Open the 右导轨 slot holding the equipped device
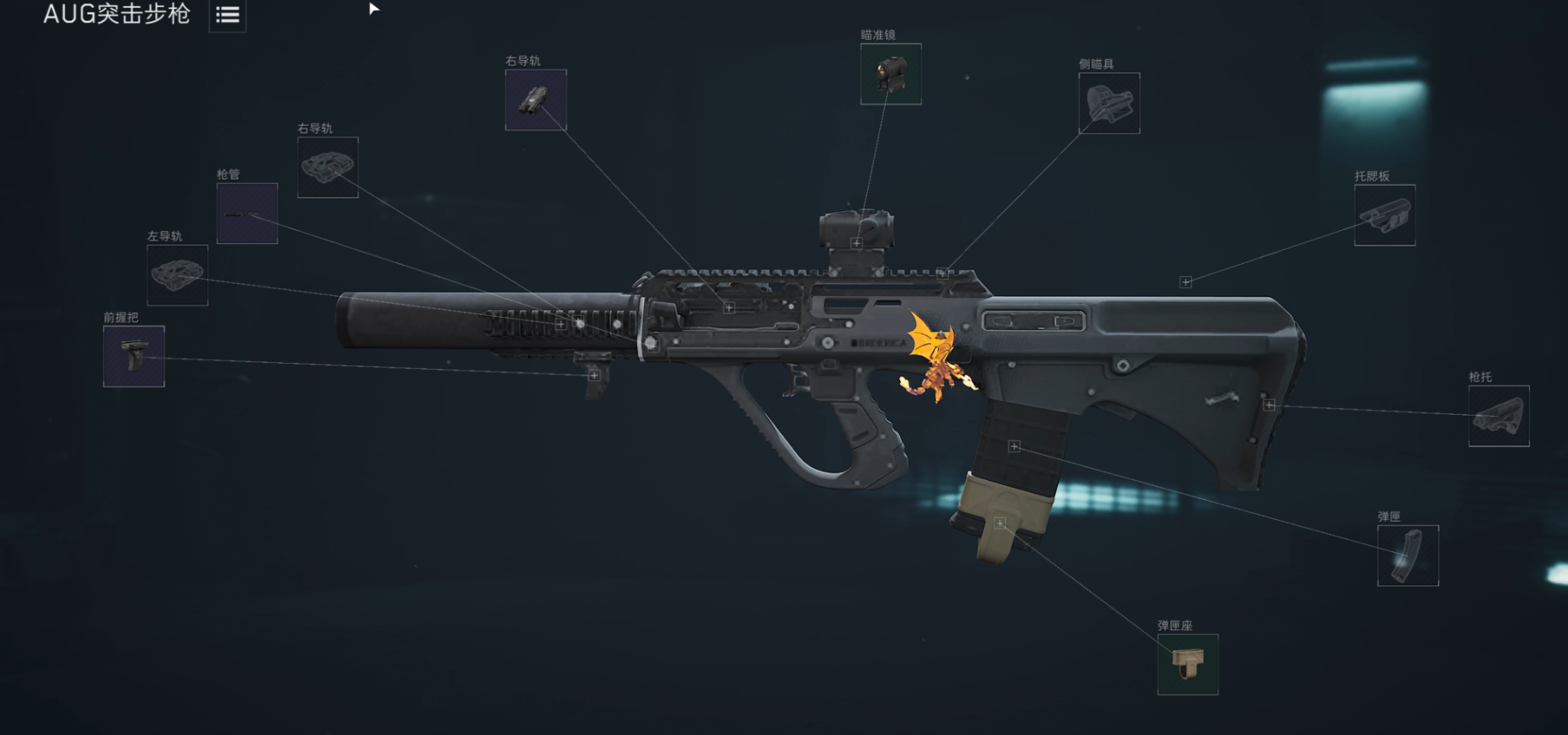The image size is (1568, 735). click(x=535, y=100)
